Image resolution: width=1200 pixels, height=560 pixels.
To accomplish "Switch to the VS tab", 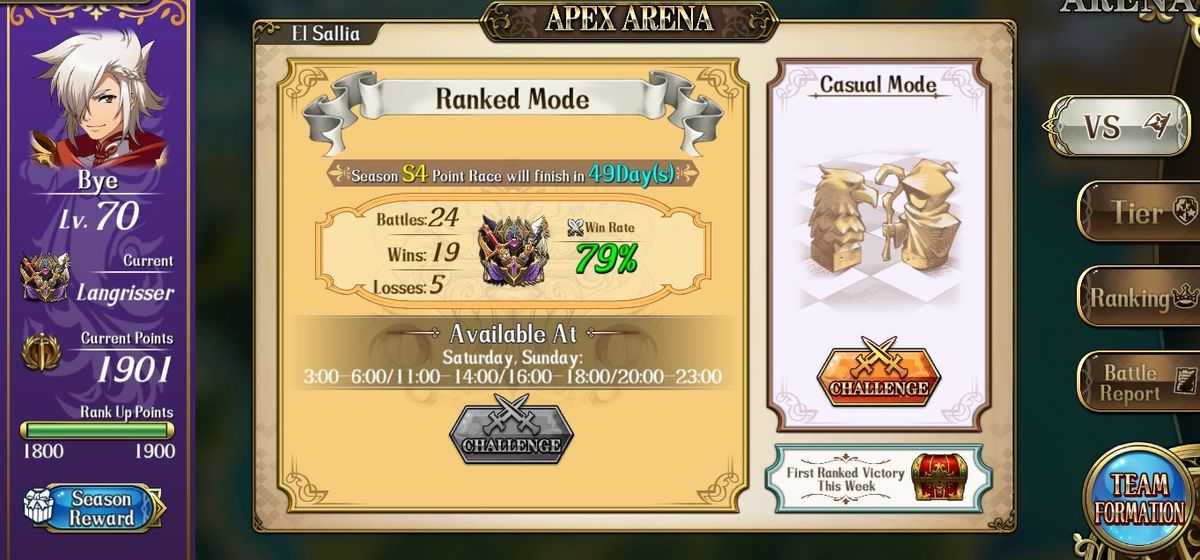I will click(x=1118, y=126).
